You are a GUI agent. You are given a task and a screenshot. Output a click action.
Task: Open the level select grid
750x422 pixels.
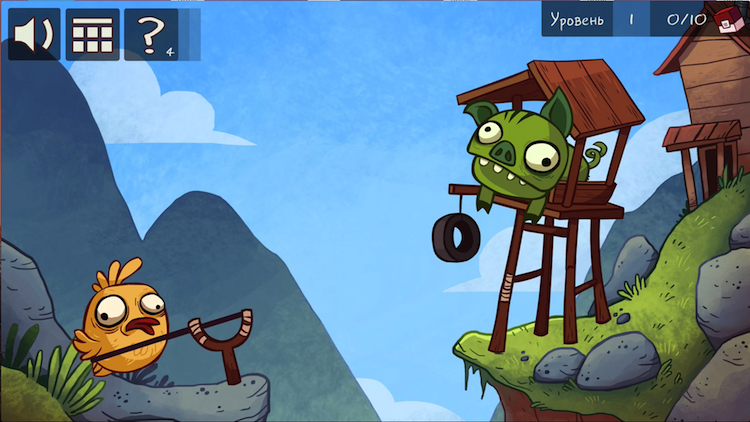click(92, 35)
